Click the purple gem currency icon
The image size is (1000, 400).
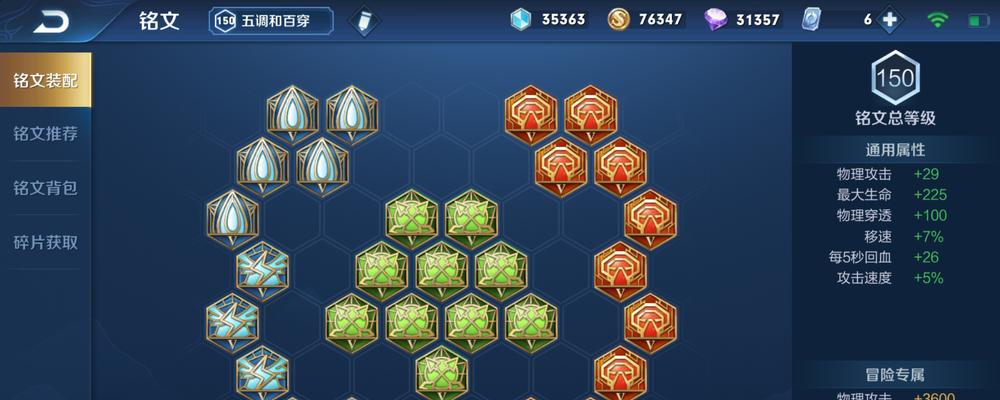coord(716,20)
